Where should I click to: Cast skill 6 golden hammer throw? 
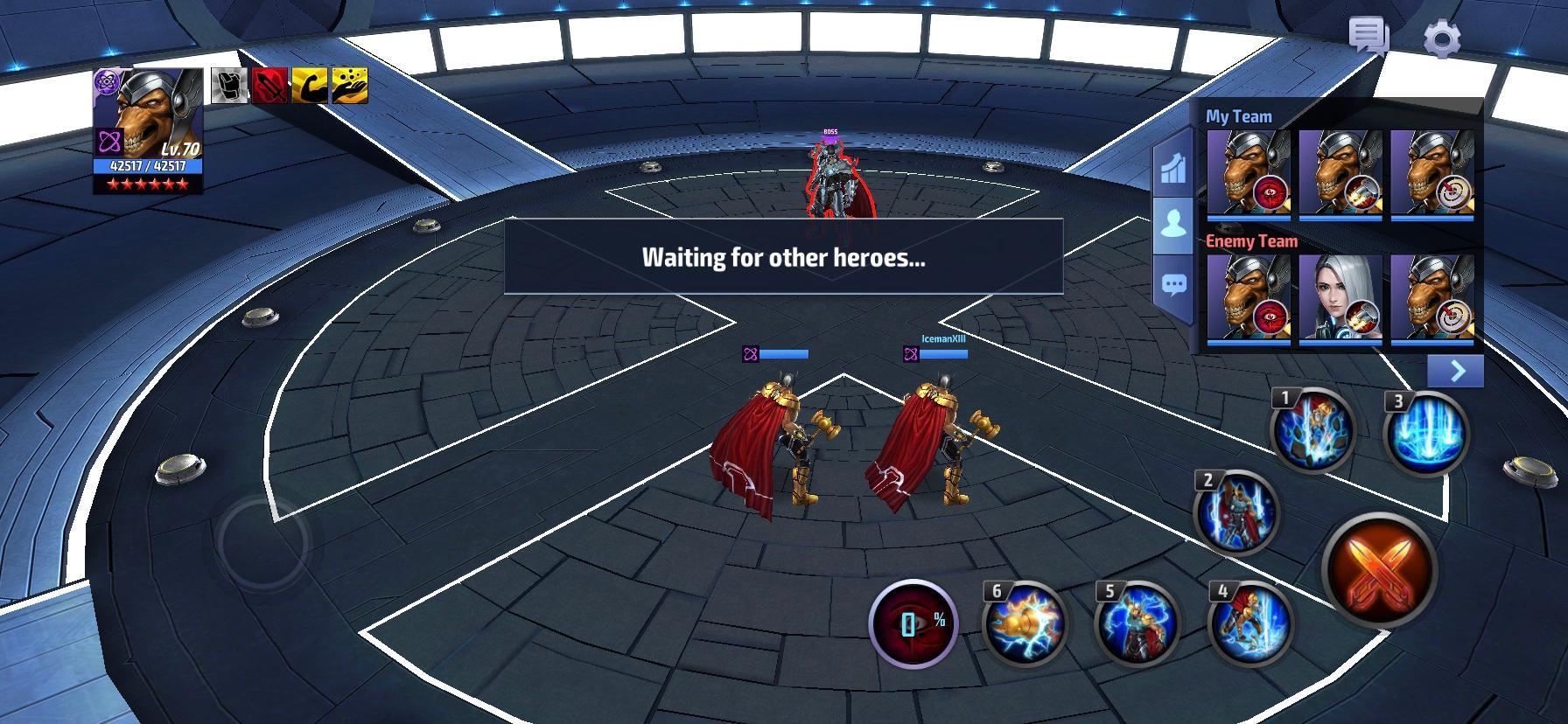click(1025, 623)
